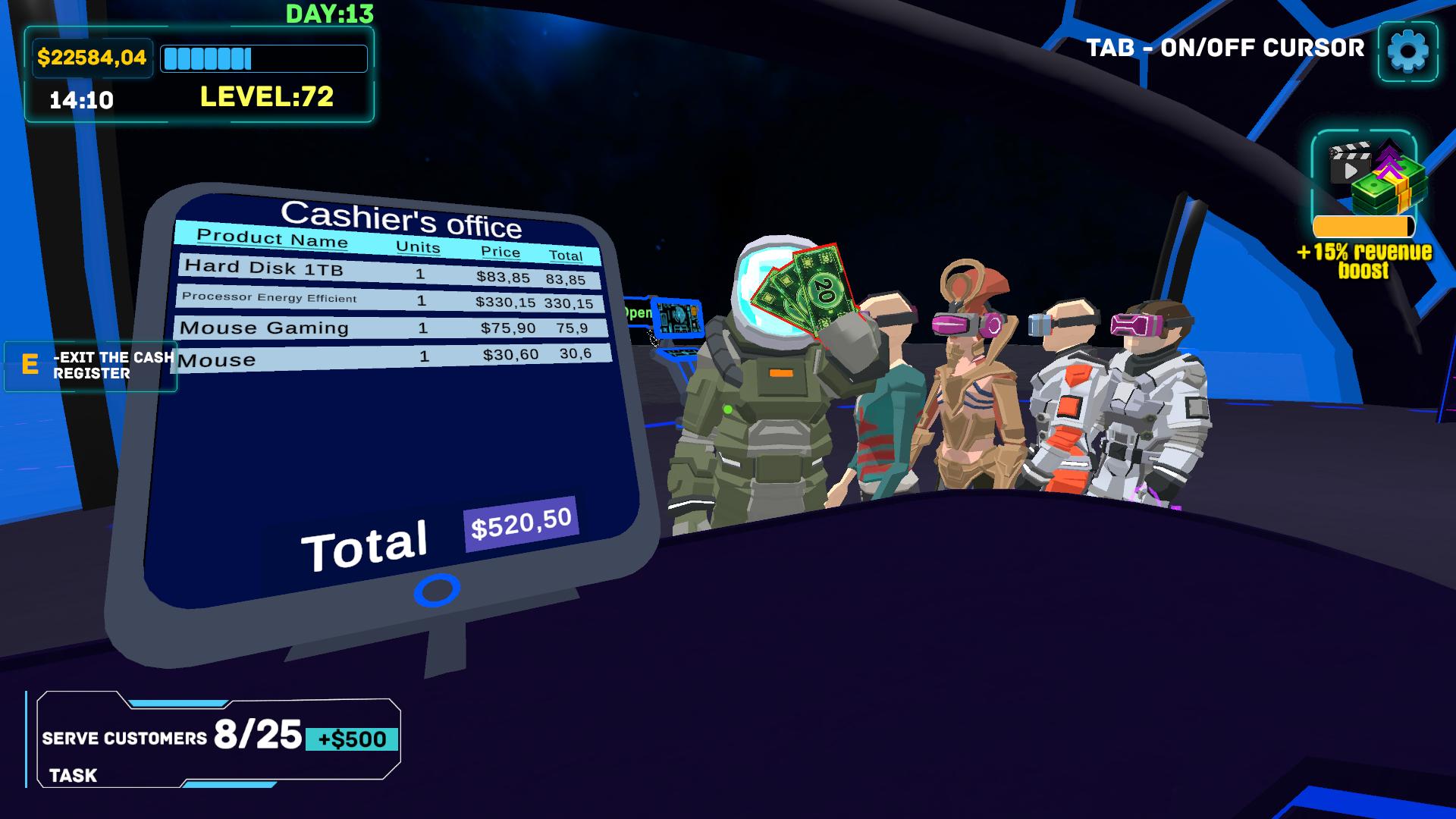The width and height of the screenshot is (1456, 819).
Task: Open the settings gear icon
Action: click(x=1407, y=49)
